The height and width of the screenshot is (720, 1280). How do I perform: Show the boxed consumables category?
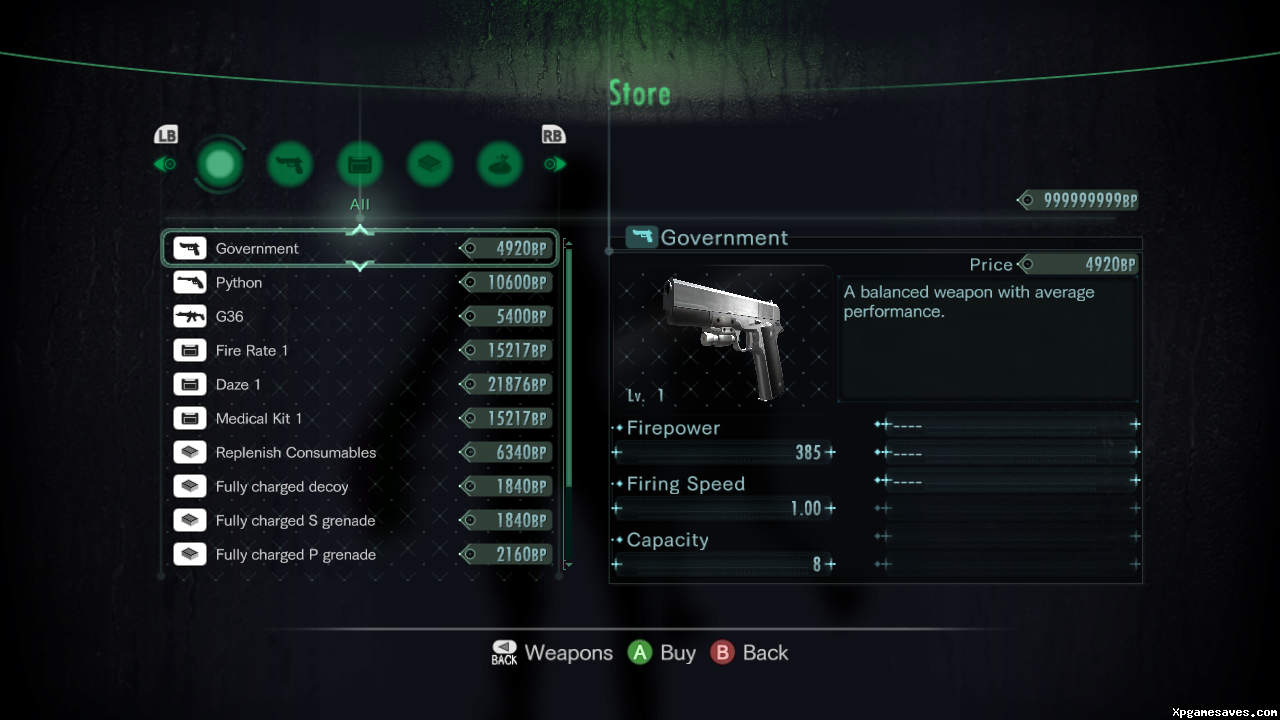pyautogui.click(x=430, y=164)
